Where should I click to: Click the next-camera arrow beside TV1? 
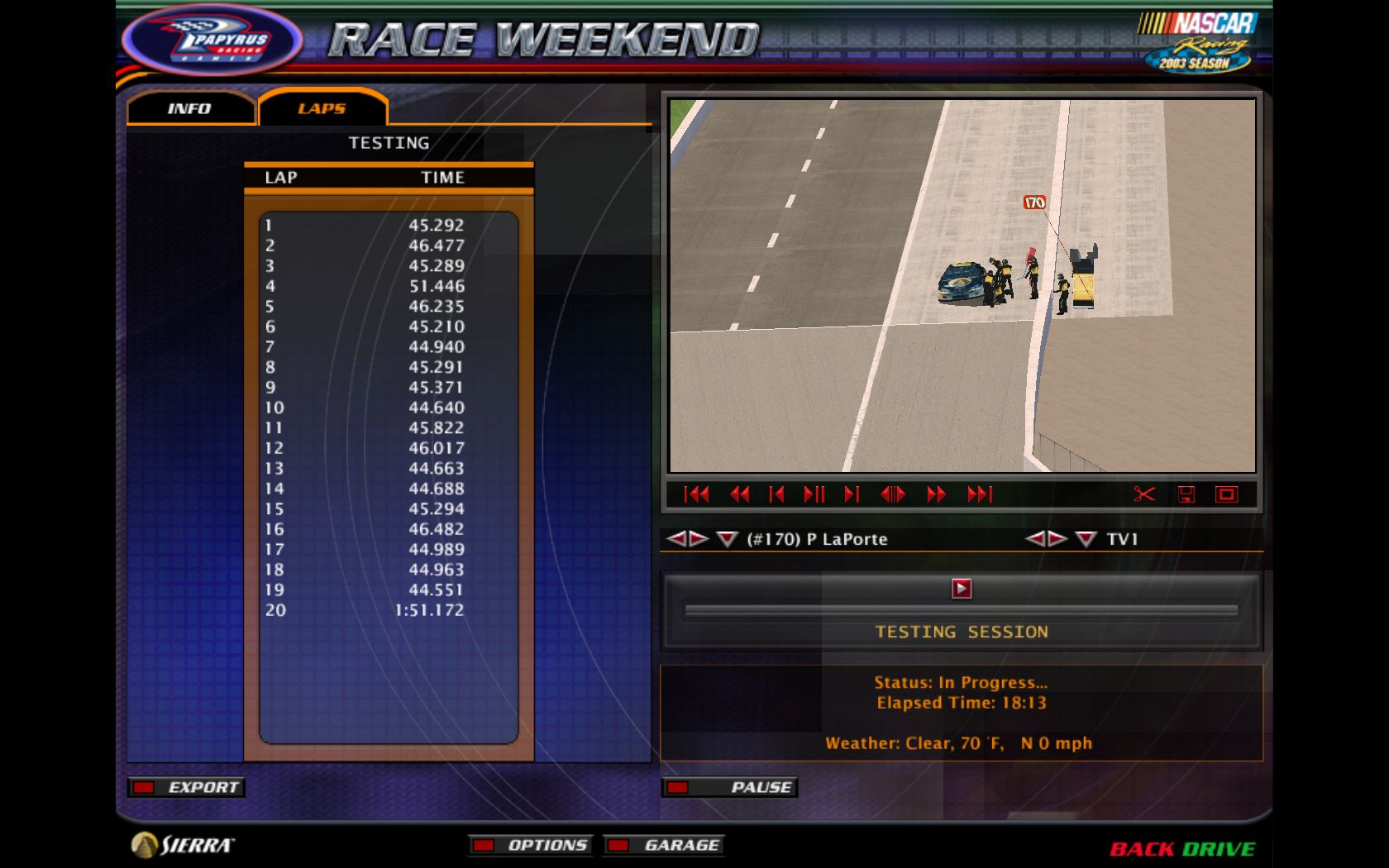pyautogui.click(x=1056, y=539)
